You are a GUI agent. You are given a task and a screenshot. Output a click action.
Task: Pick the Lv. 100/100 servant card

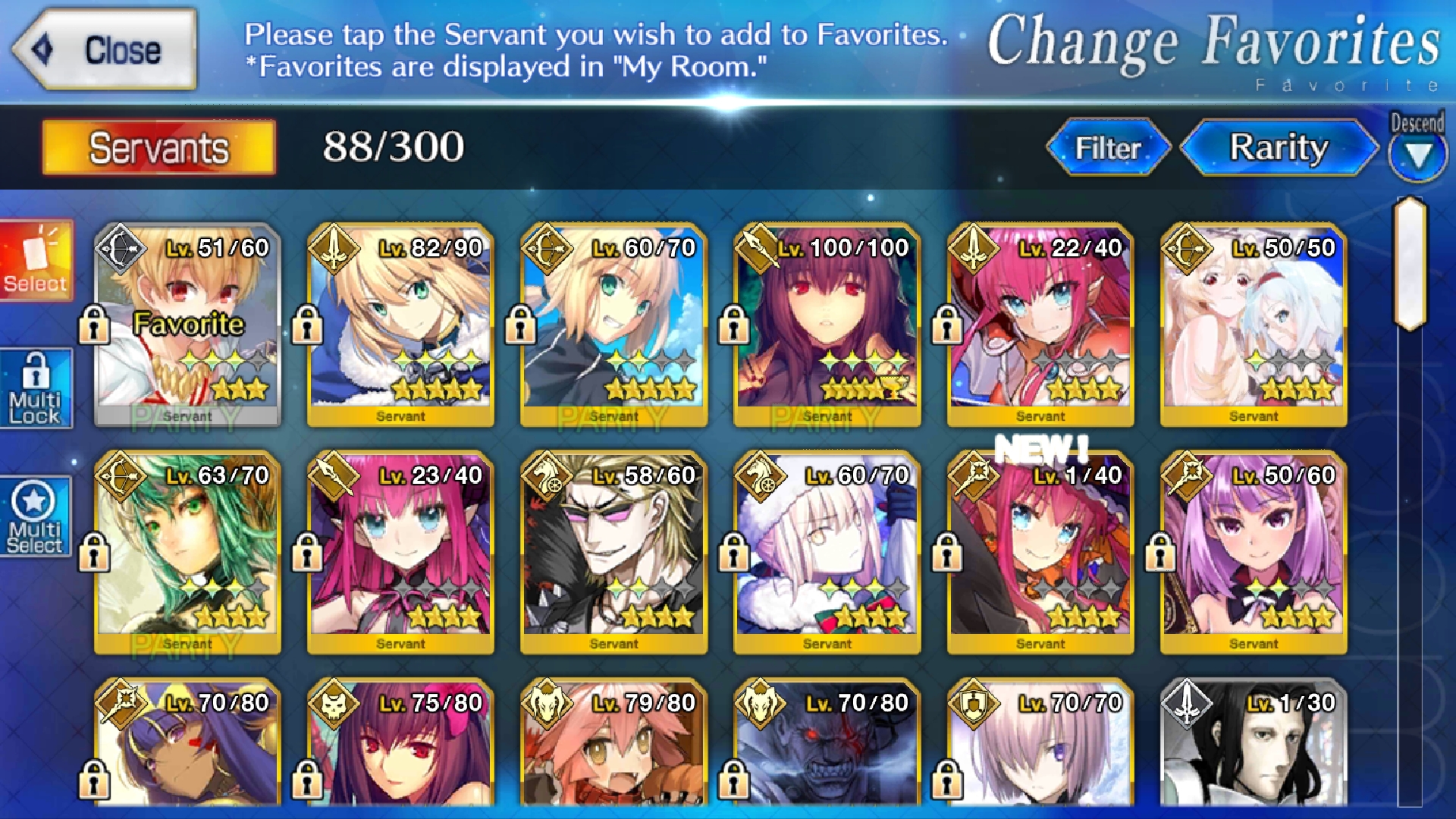pyautogui.click(x=827, y=325)
